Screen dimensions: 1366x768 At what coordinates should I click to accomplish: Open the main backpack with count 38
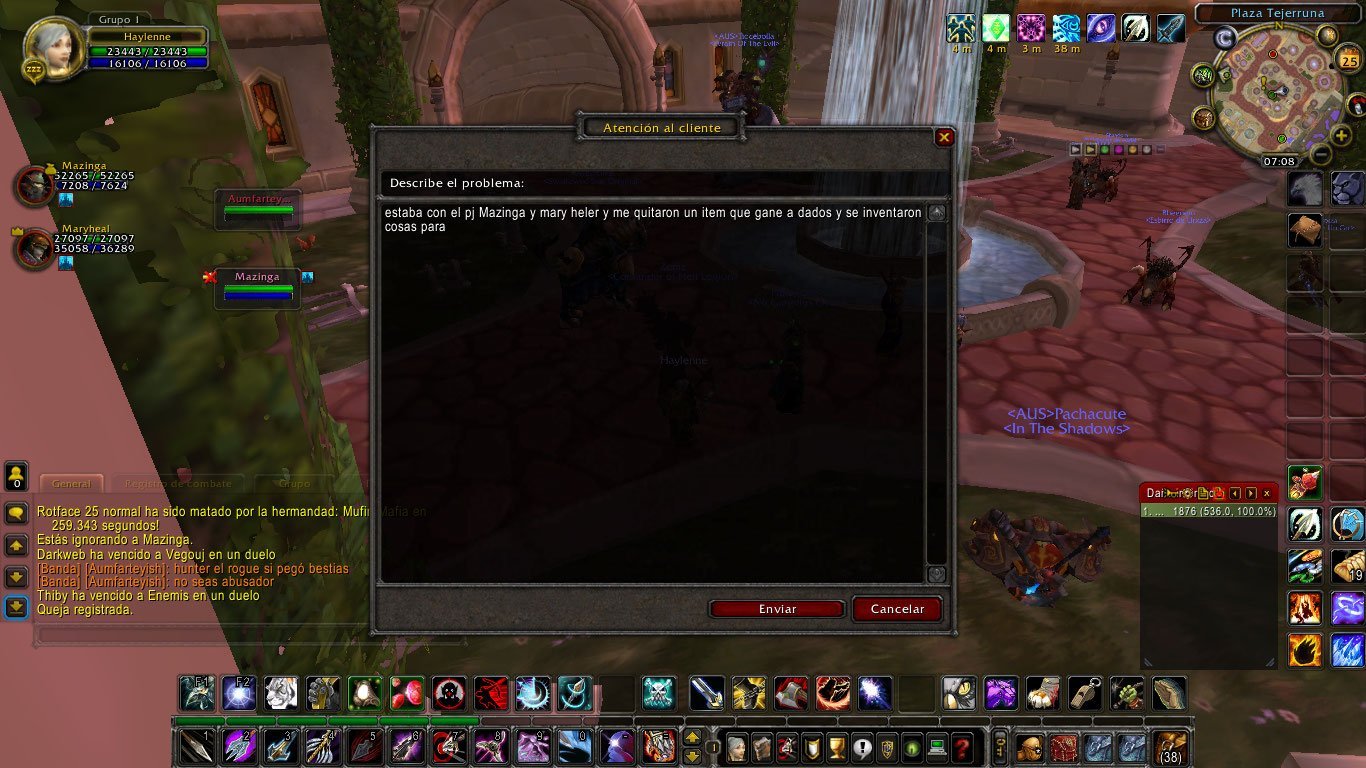[x=1170, y=747]
